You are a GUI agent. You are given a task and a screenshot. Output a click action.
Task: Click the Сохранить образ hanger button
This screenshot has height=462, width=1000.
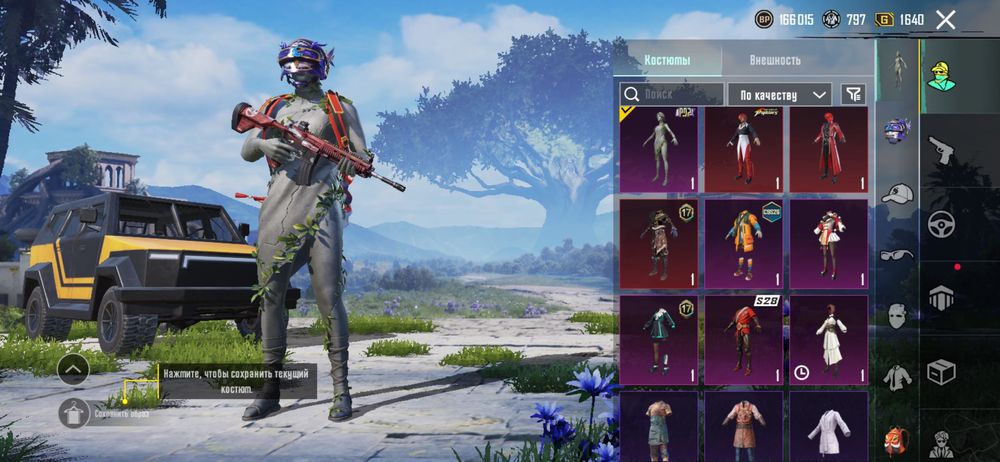coord(73,411)
